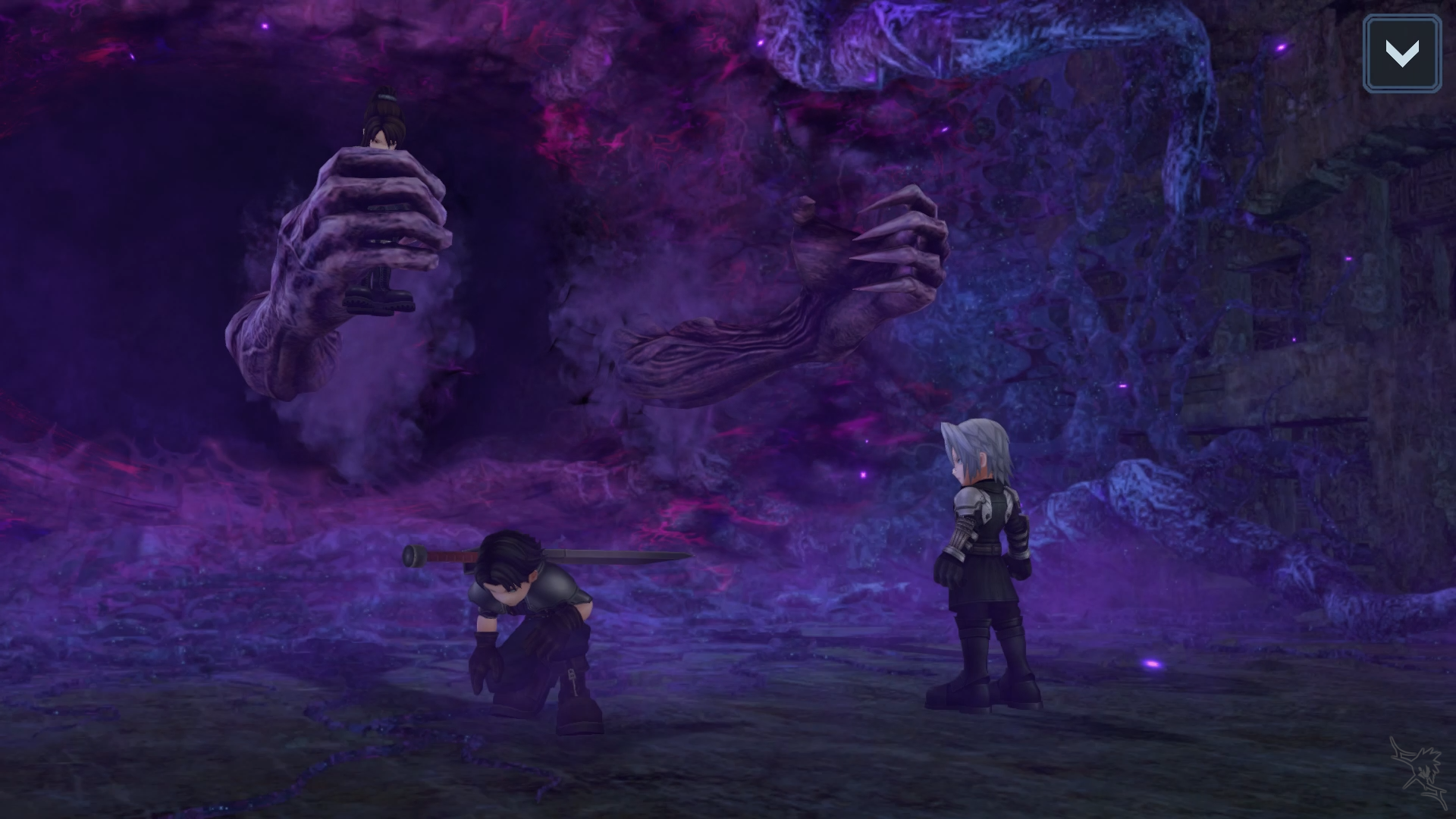Open the downward chevron menu button

pos(1401,54)
